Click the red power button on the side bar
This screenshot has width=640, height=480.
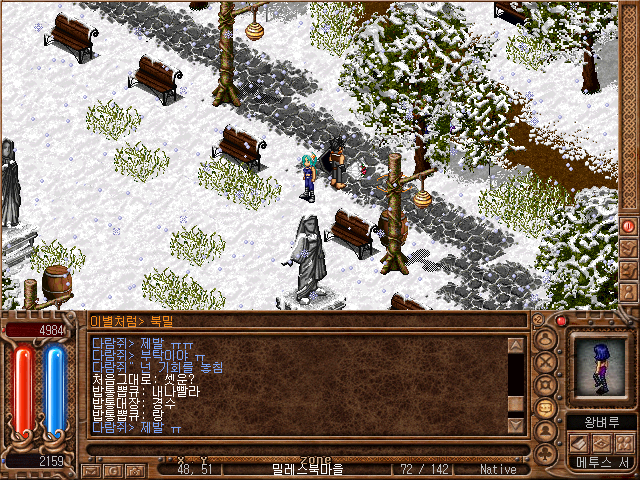(628, 226)
